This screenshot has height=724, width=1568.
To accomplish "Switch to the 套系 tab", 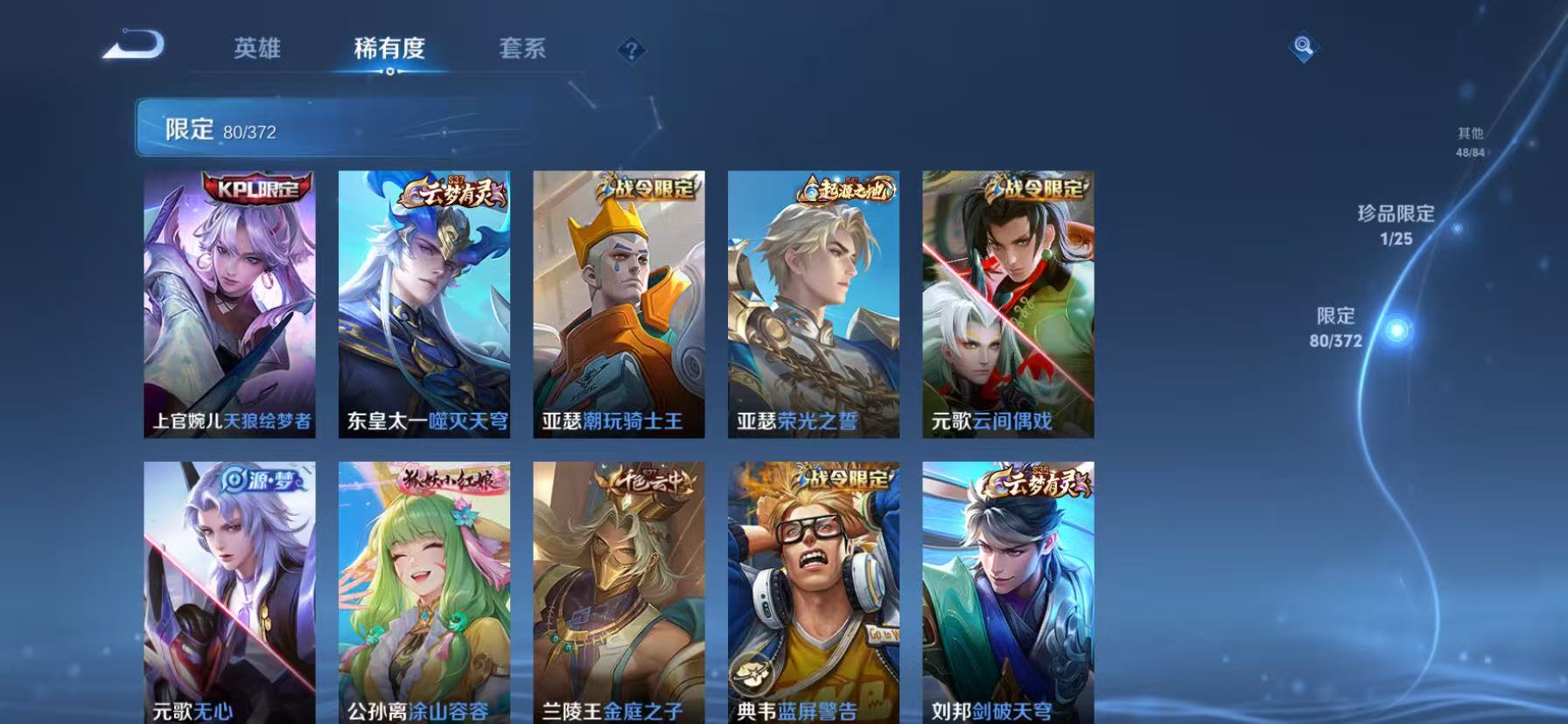I will (524, 50).
